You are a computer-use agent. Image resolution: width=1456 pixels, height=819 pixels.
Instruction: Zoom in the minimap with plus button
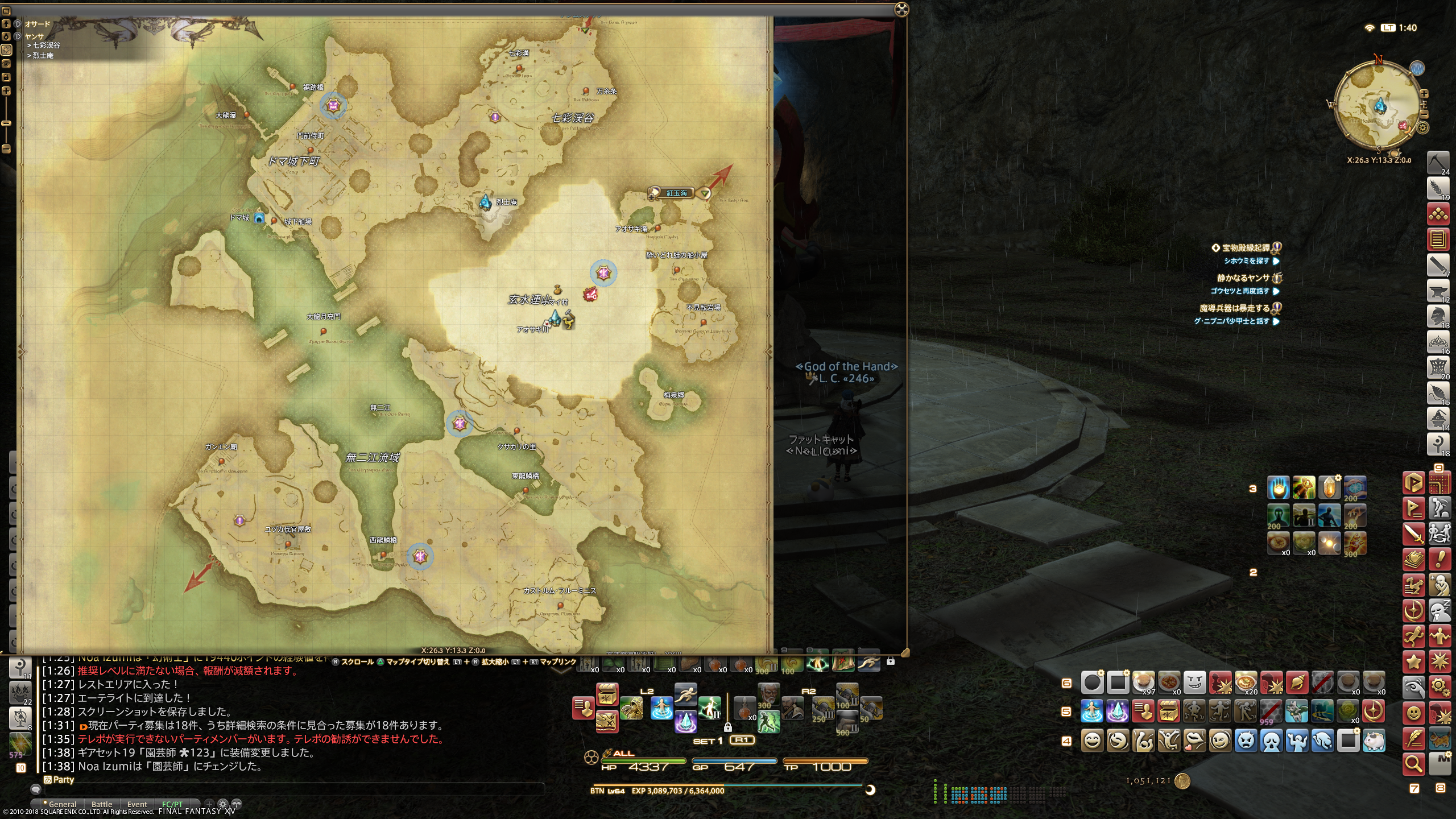(x=1424, y=94)
